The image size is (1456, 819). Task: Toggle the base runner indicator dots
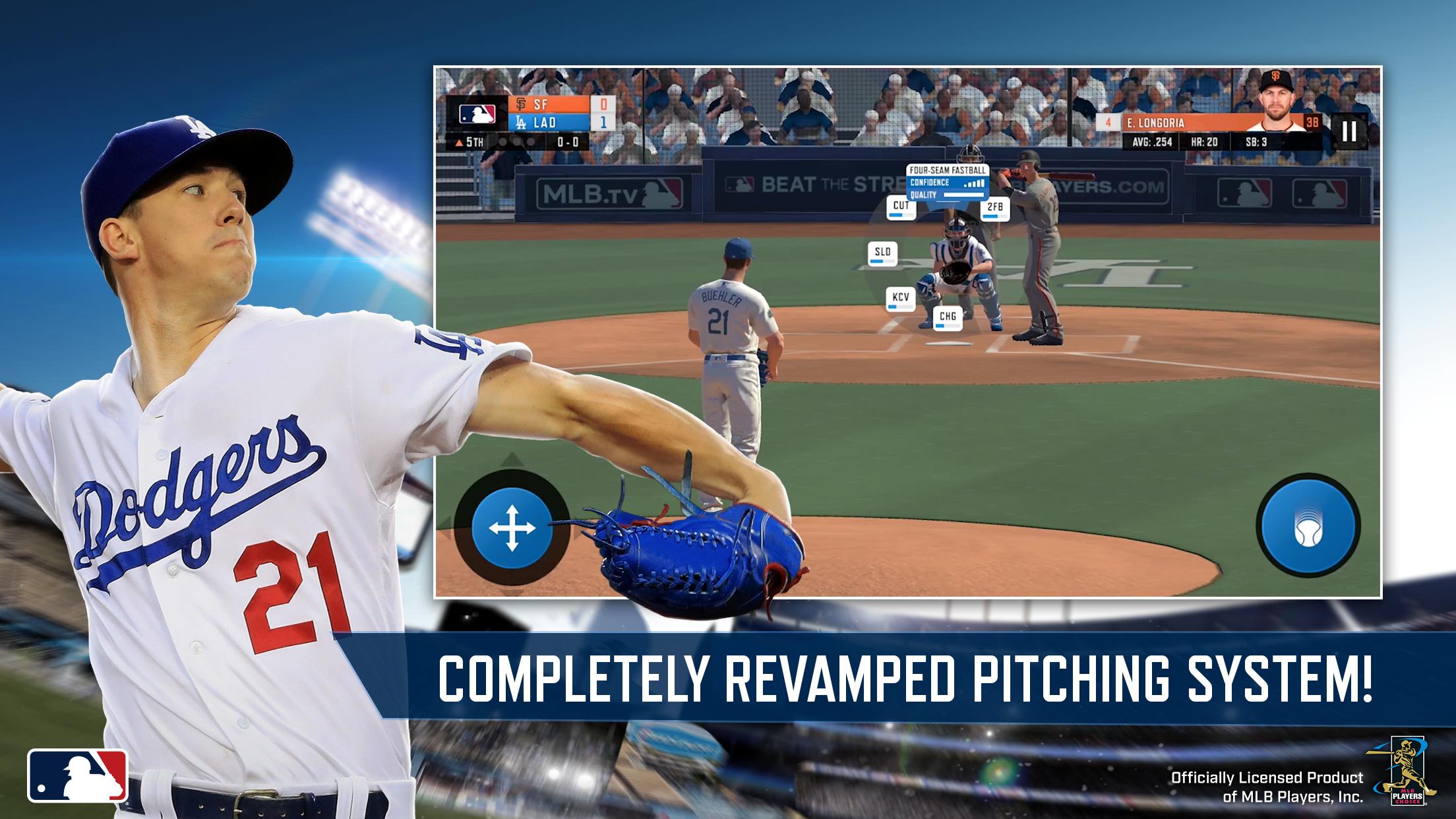(516, 141)
